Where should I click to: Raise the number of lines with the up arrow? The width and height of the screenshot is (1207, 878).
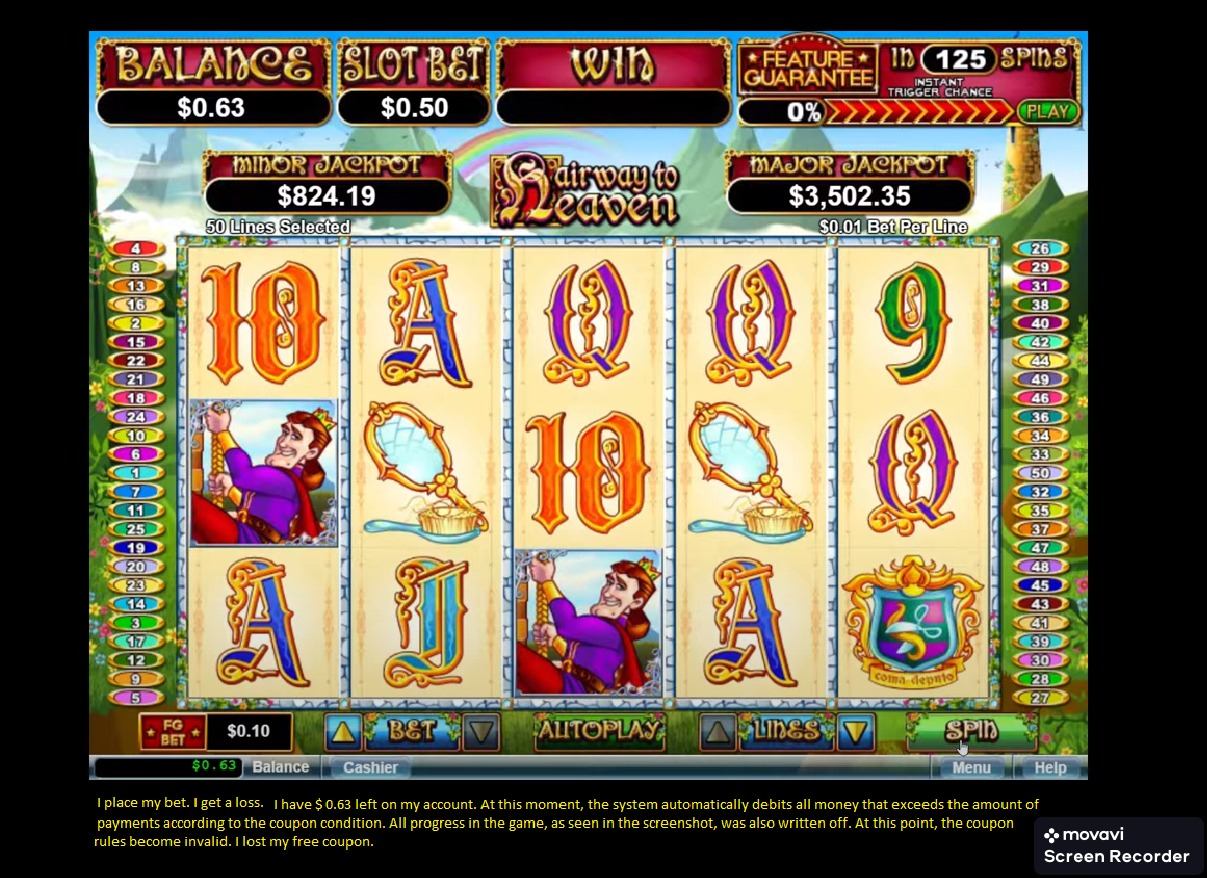[717, 732]
